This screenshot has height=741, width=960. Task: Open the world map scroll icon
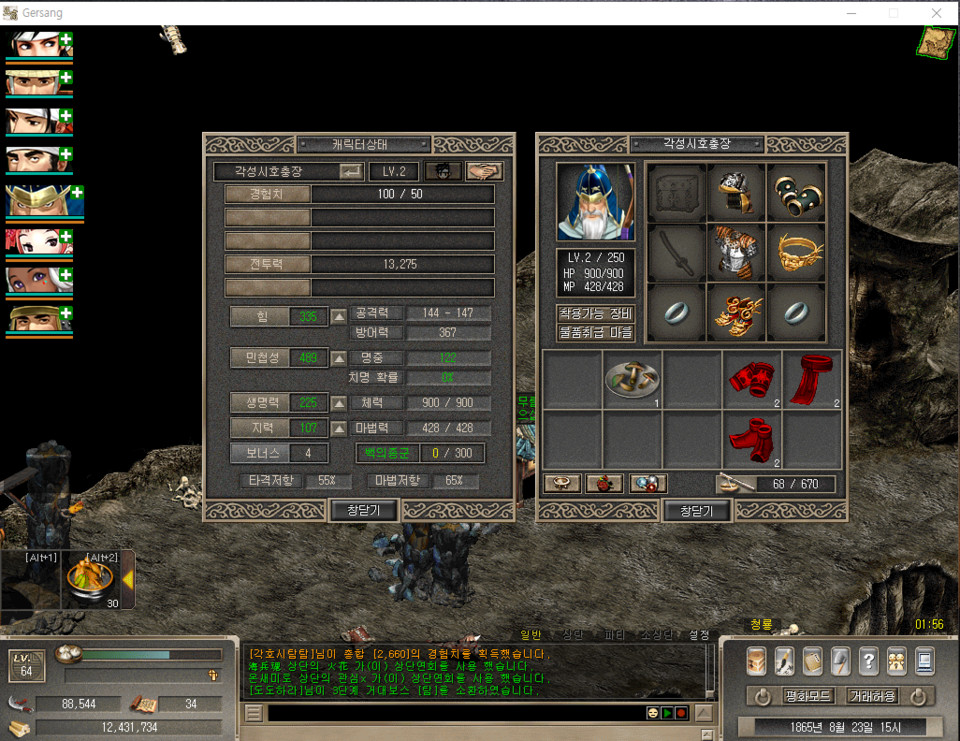click(x=936, y=41)
